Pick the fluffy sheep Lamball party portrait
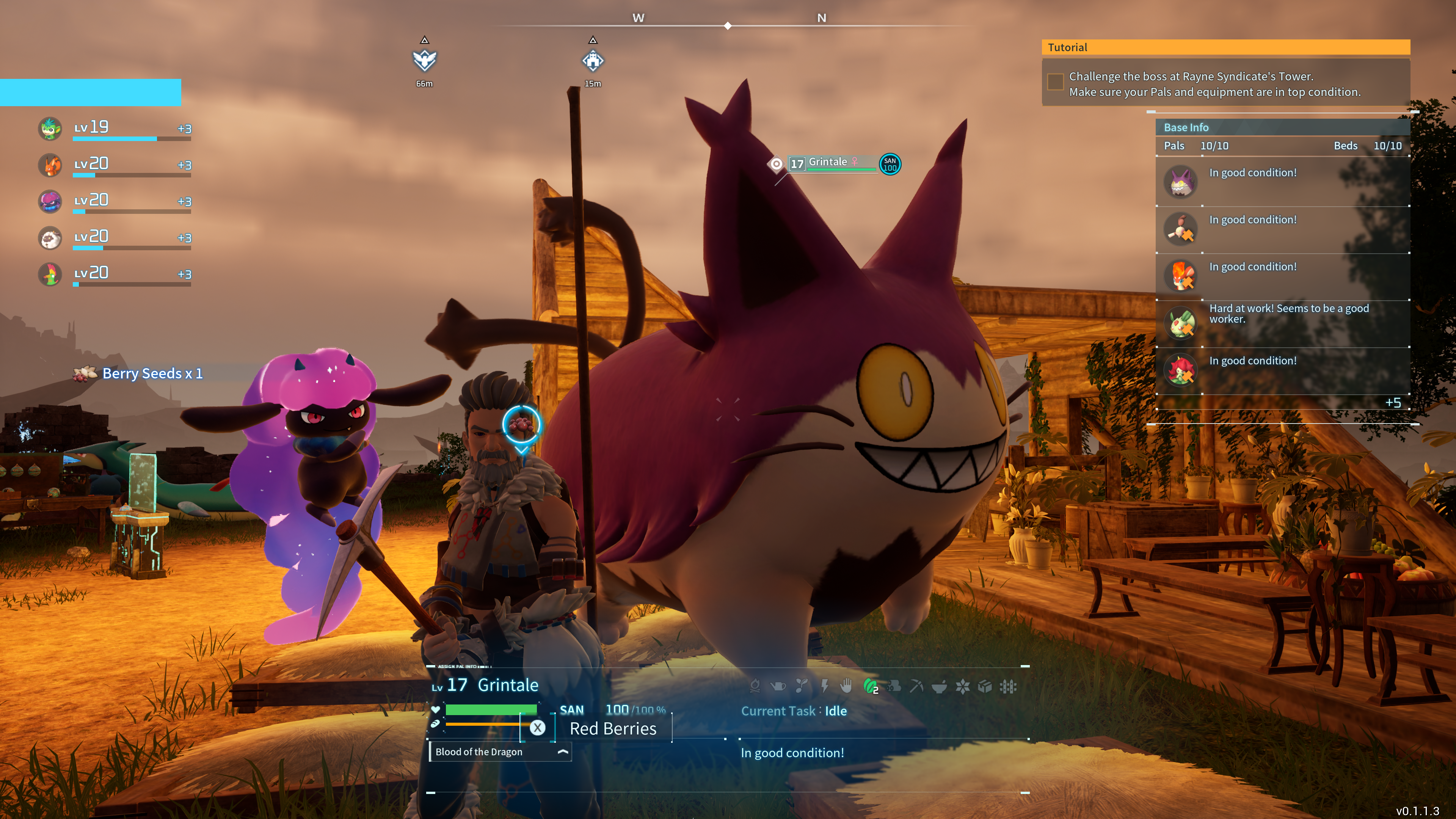Screen dimensions: 1456x819 pyautogui.click(x=50, y=238)
